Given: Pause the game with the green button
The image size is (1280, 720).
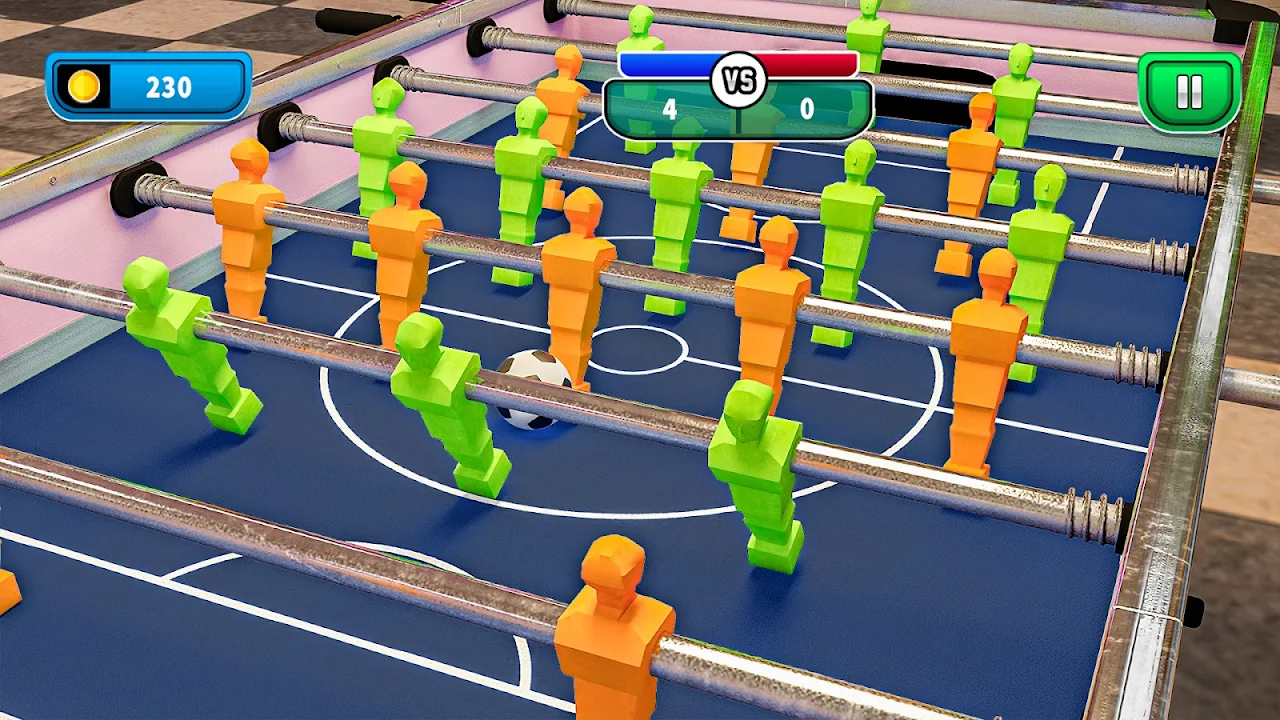Looking at the screenshot, I should coord(1189,91).
